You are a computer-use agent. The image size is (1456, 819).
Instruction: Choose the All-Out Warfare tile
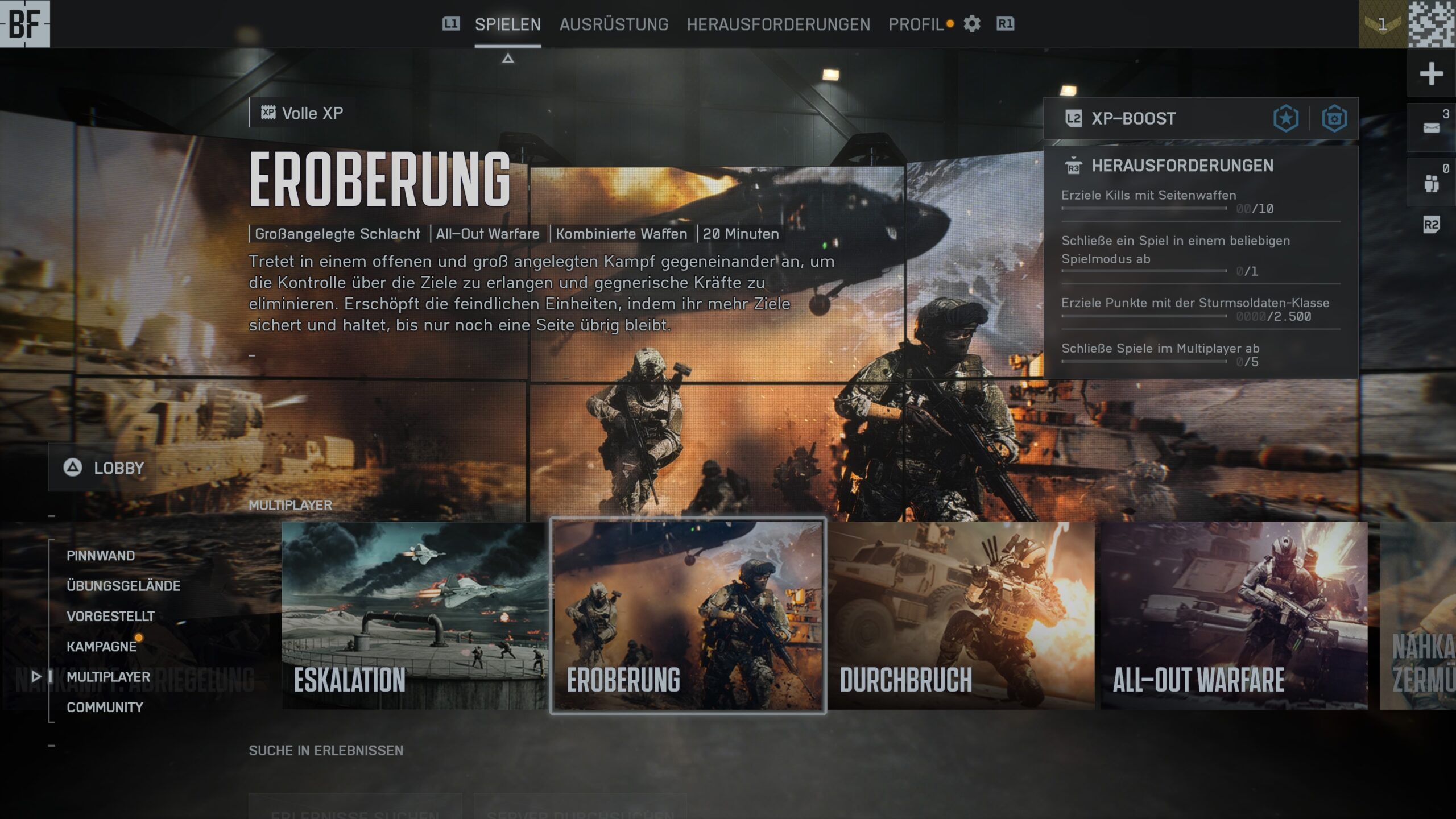click(1234, 615)
